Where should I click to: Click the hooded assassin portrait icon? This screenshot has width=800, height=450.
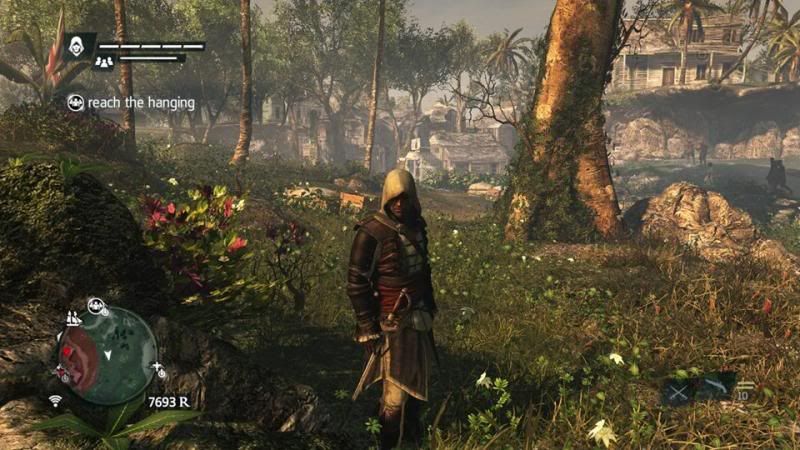(78, 45)
